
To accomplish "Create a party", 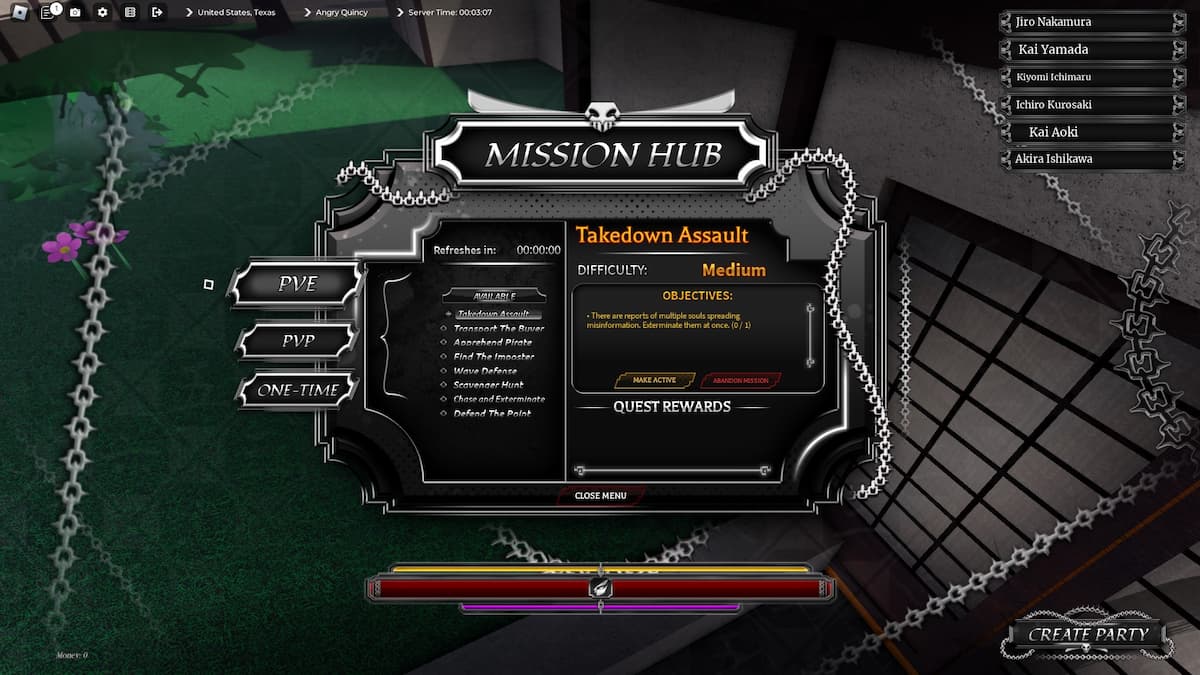I will (1088, 634).
